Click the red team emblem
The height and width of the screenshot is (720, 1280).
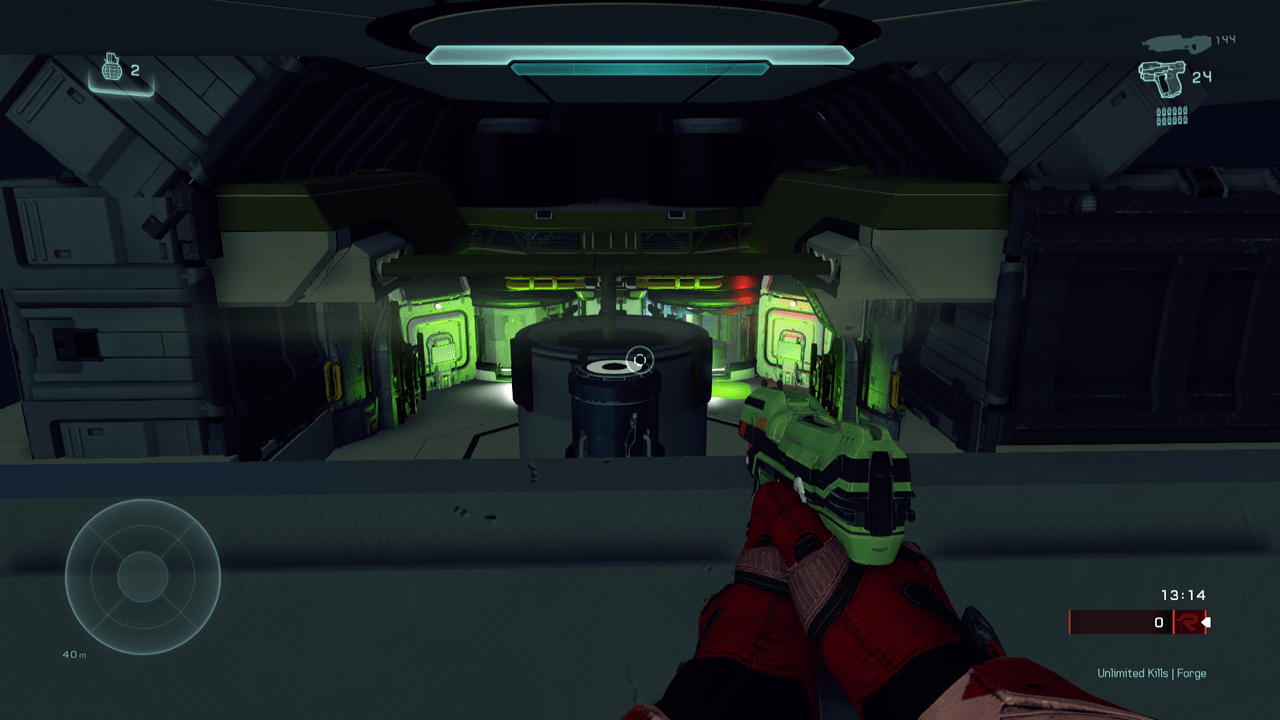1188,622
